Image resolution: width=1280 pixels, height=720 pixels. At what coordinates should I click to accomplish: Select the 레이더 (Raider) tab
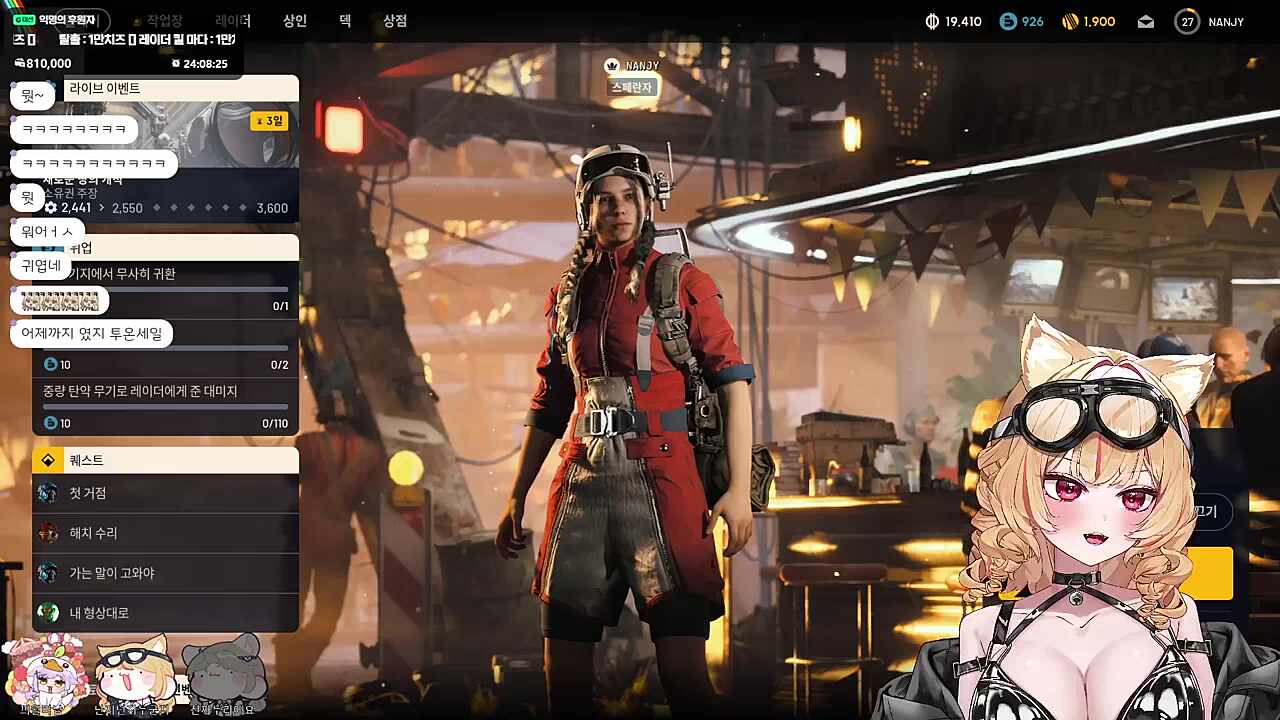[x=232, y=21]
